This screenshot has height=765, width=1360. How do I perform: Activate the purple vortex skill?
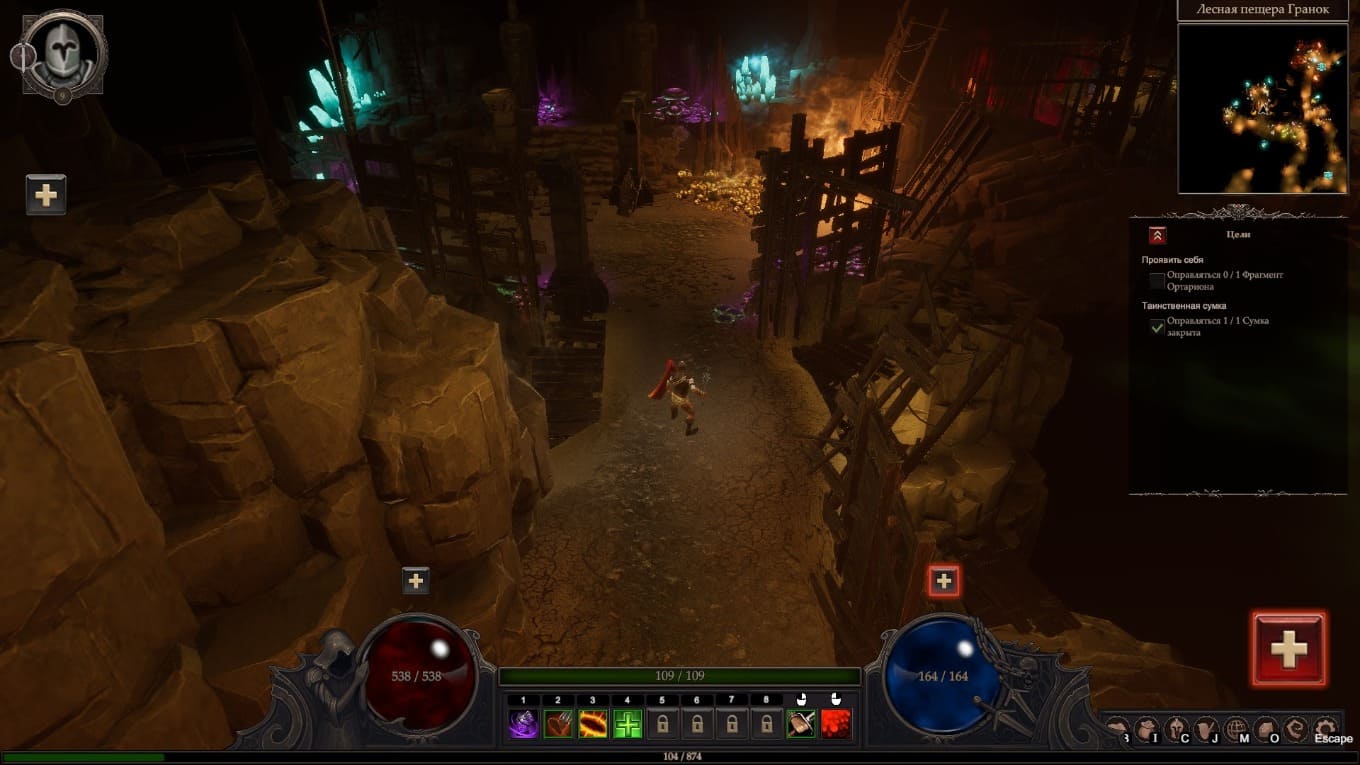coord(523,723)
